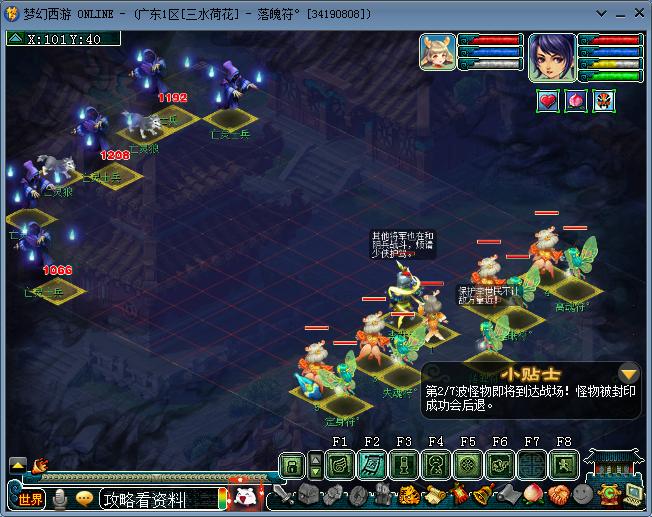The height and width of the screenshot is (517, 652).
Task: Open the sword icon in bottom menu
Action: 283,494
